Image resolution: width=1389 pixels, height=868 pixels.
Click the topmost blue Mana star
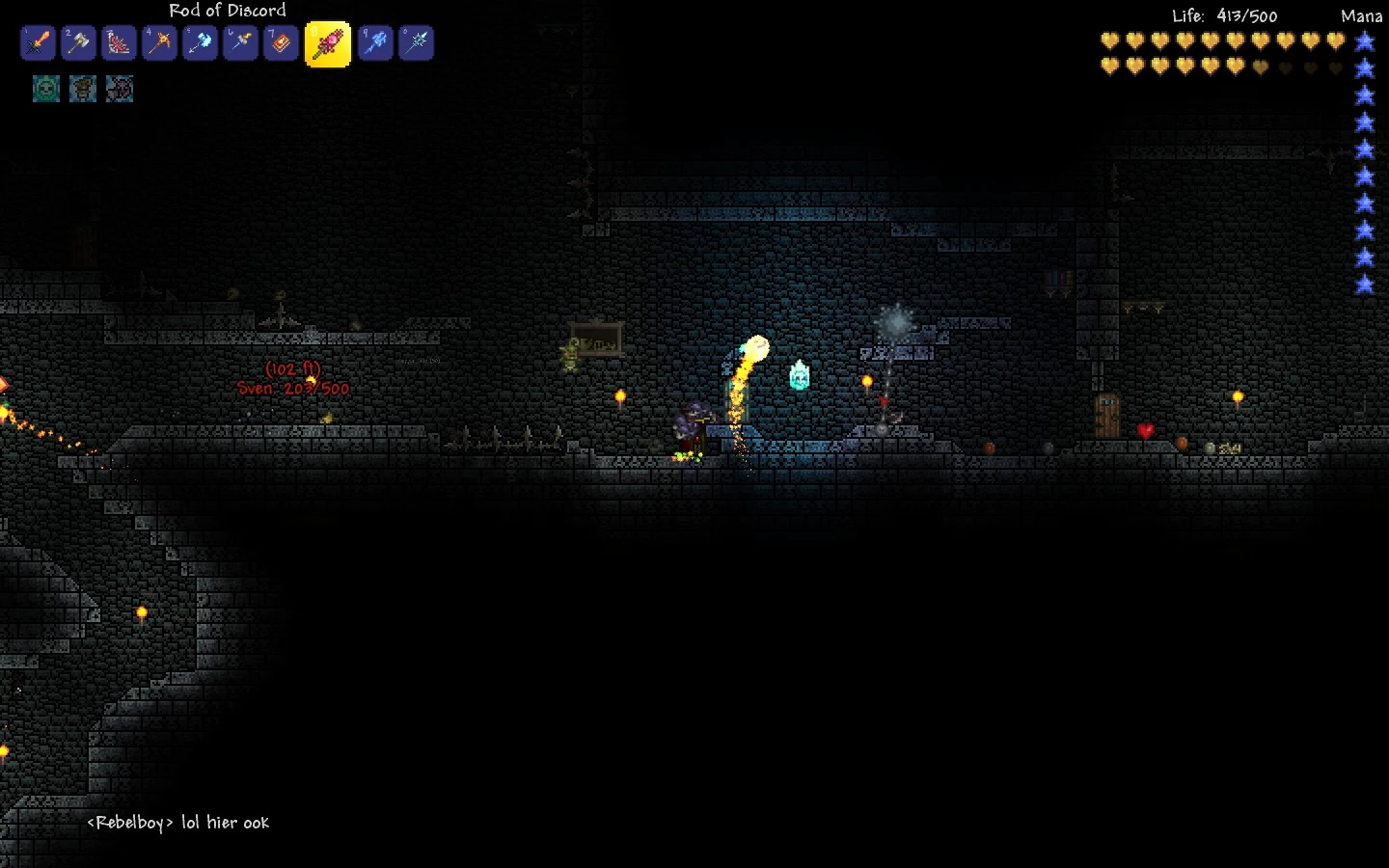click(1364, 41)
